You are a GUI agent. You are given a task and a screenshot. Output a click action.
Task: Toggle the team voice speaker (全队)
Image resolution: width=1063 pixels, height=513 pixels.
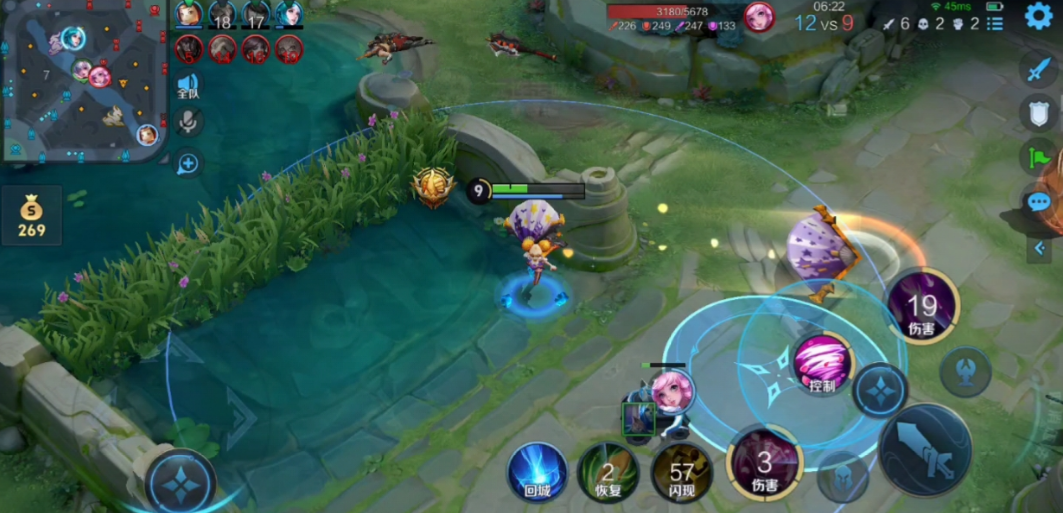[x=187, y=86]
